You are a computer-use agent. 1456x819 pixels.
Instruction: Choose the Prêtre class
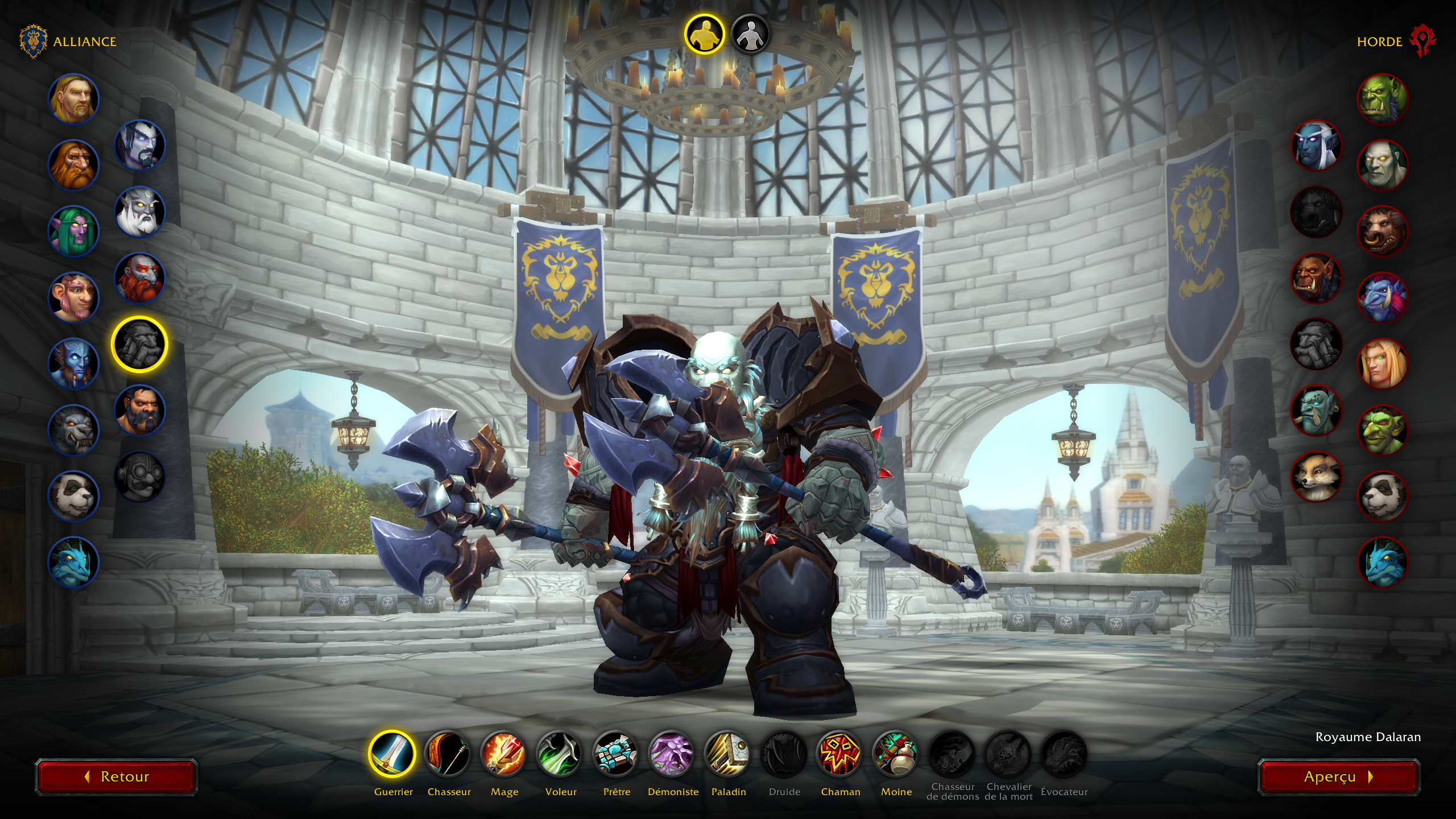tap(616, 754)
